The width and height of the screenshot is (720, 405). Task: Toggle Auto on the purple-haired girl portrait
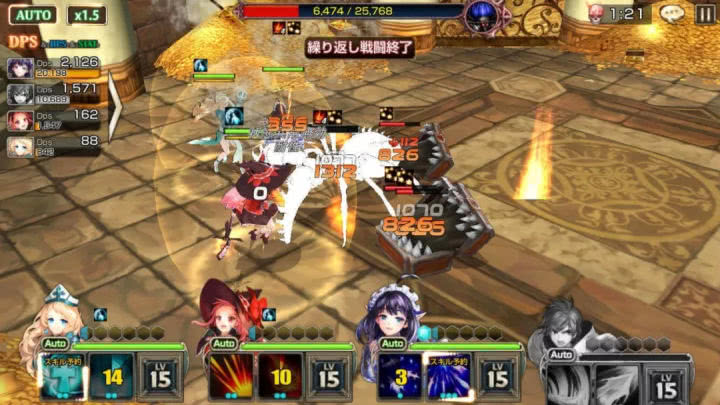pyautogui.click(x=391, y=344)
